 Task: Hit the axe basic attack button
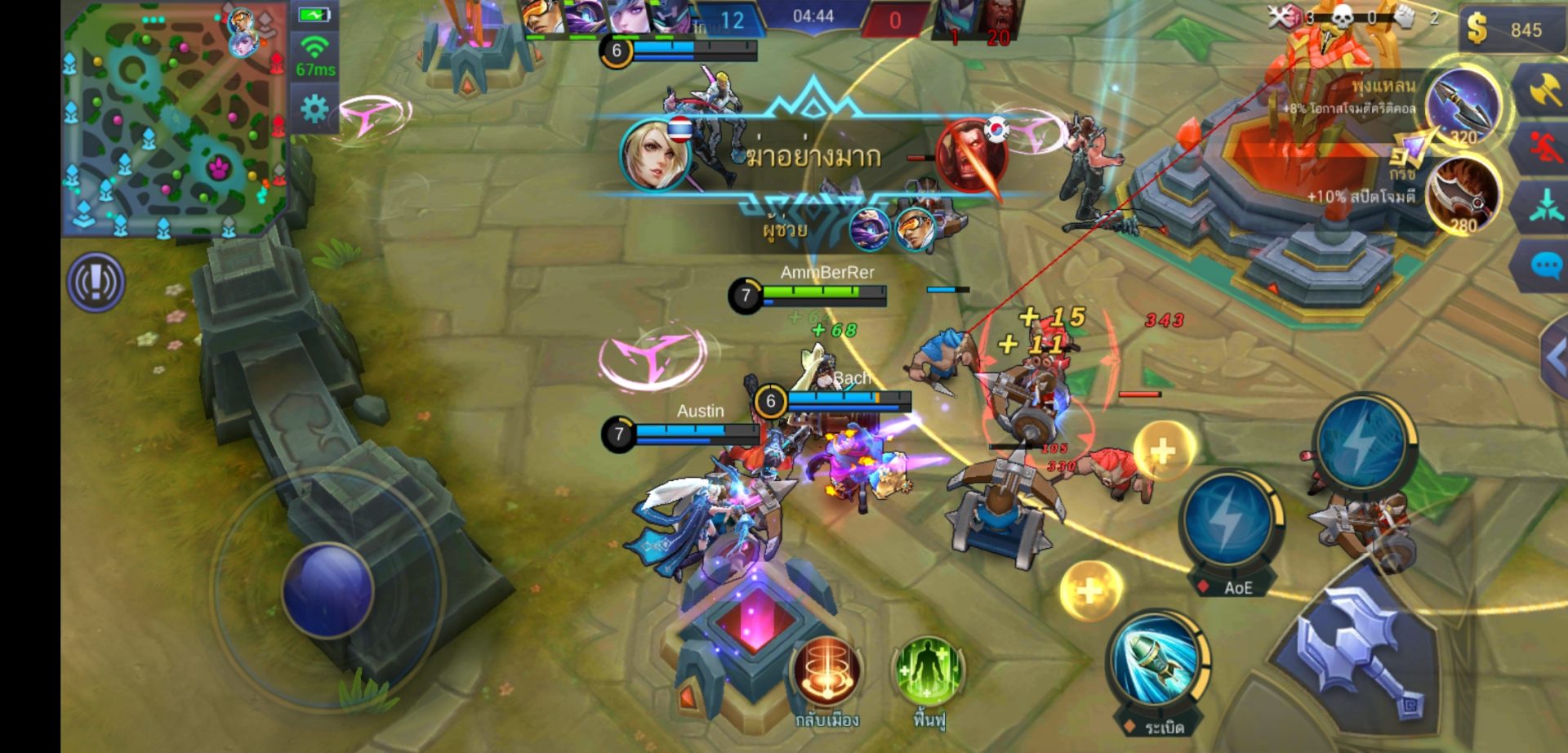pyautogui.click(x=1362, y=652)
